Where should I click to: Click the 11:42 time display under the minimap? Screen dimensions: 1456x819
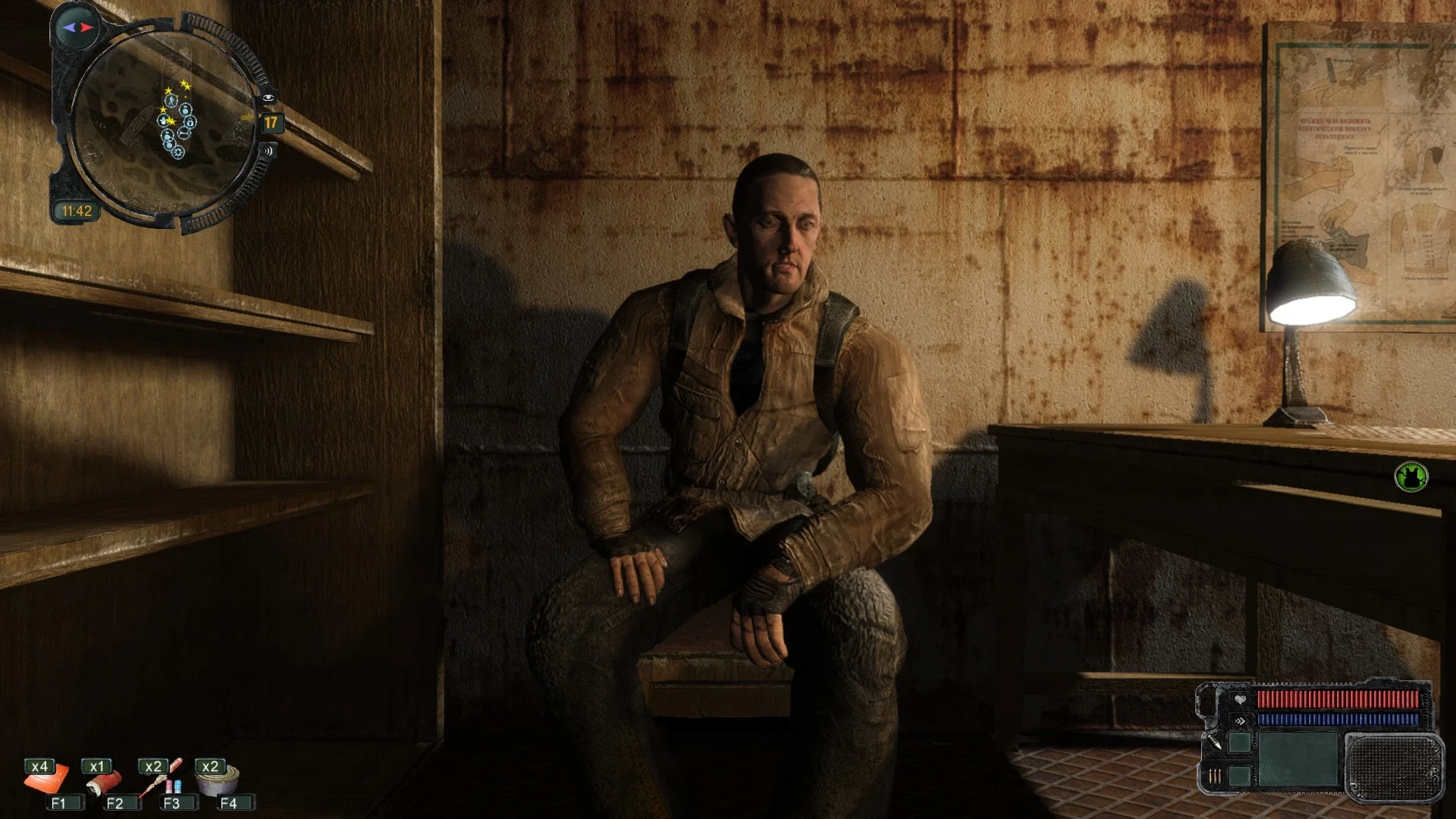coord(77,209)
